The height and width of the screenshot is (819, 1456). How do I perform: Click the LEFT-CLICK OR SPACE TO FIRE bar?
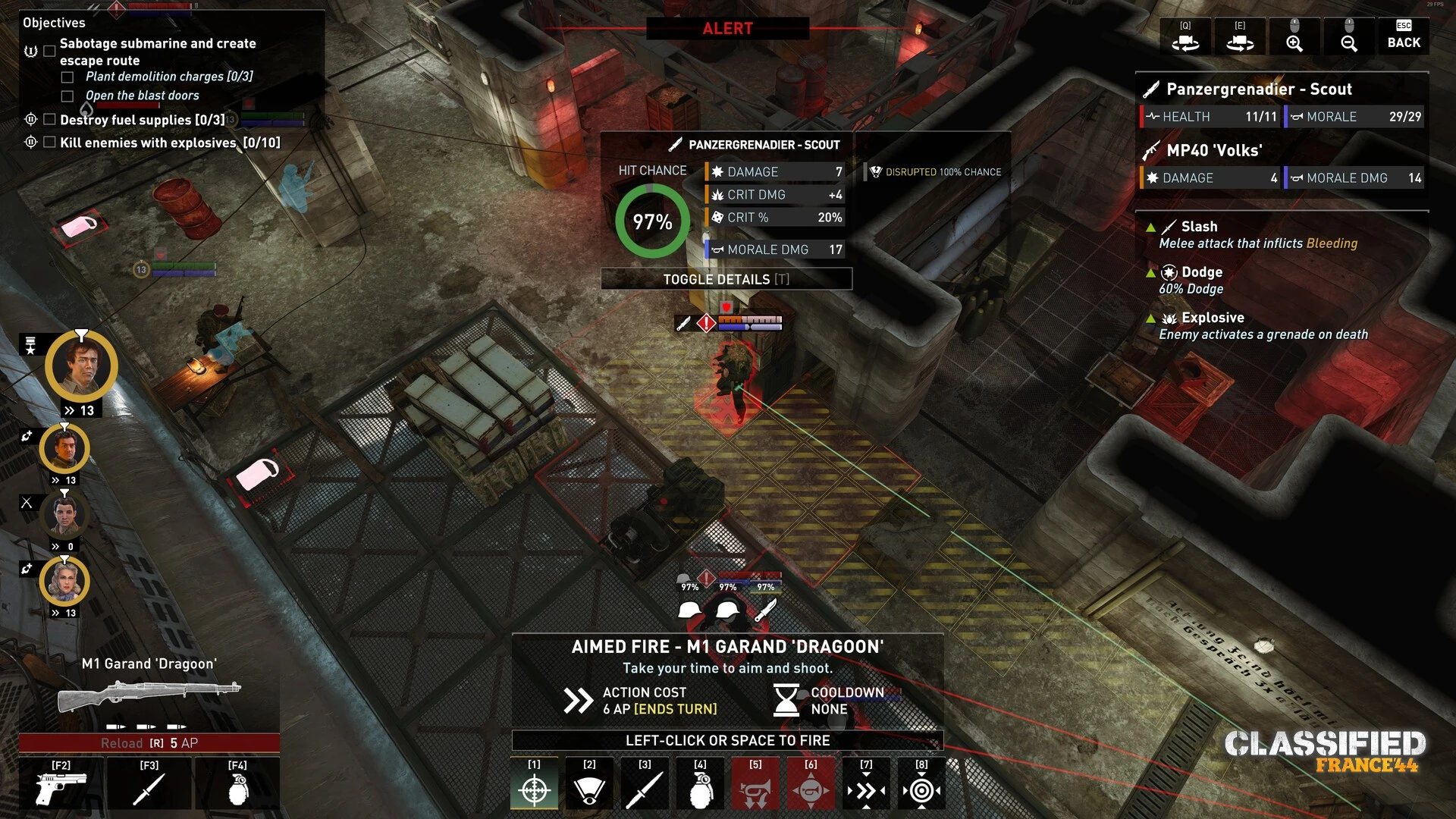click(727, 740)
